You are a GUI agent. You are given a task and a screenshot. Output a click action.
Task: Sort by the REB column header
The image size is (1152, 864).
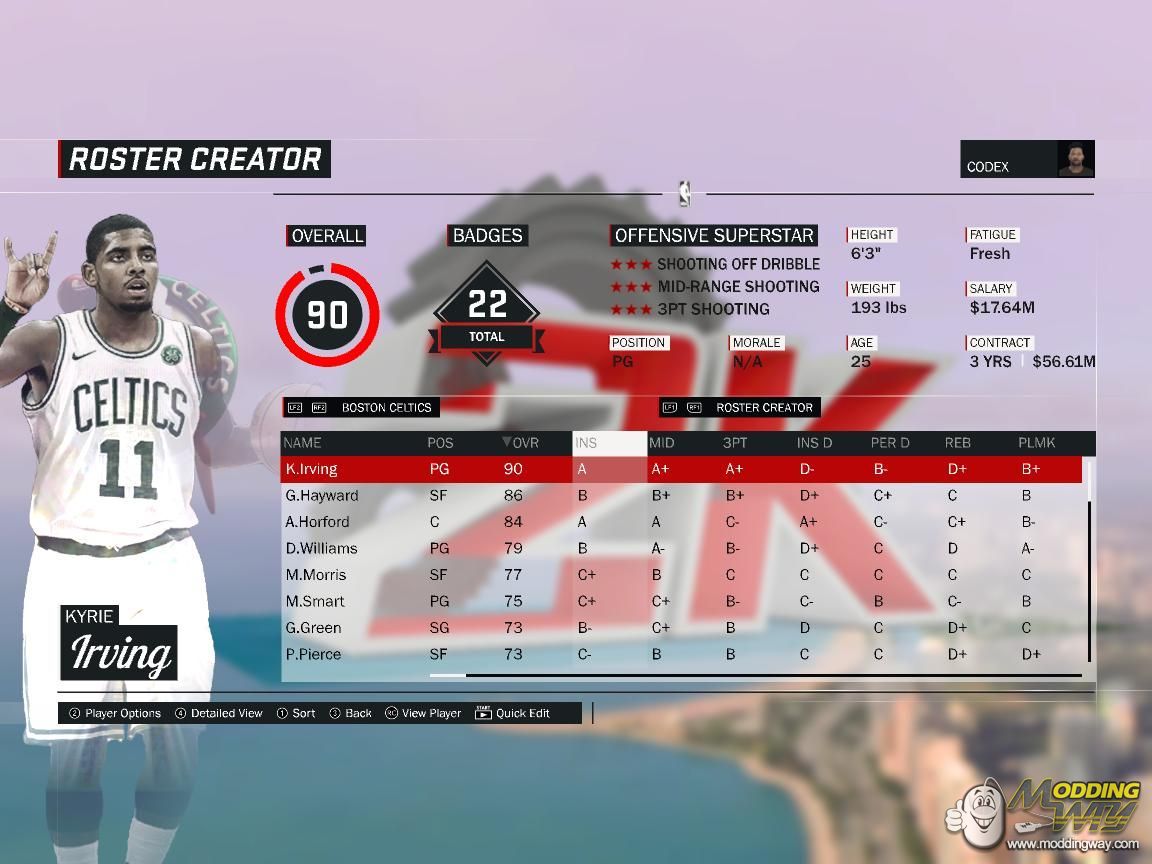tap(957, 443)
